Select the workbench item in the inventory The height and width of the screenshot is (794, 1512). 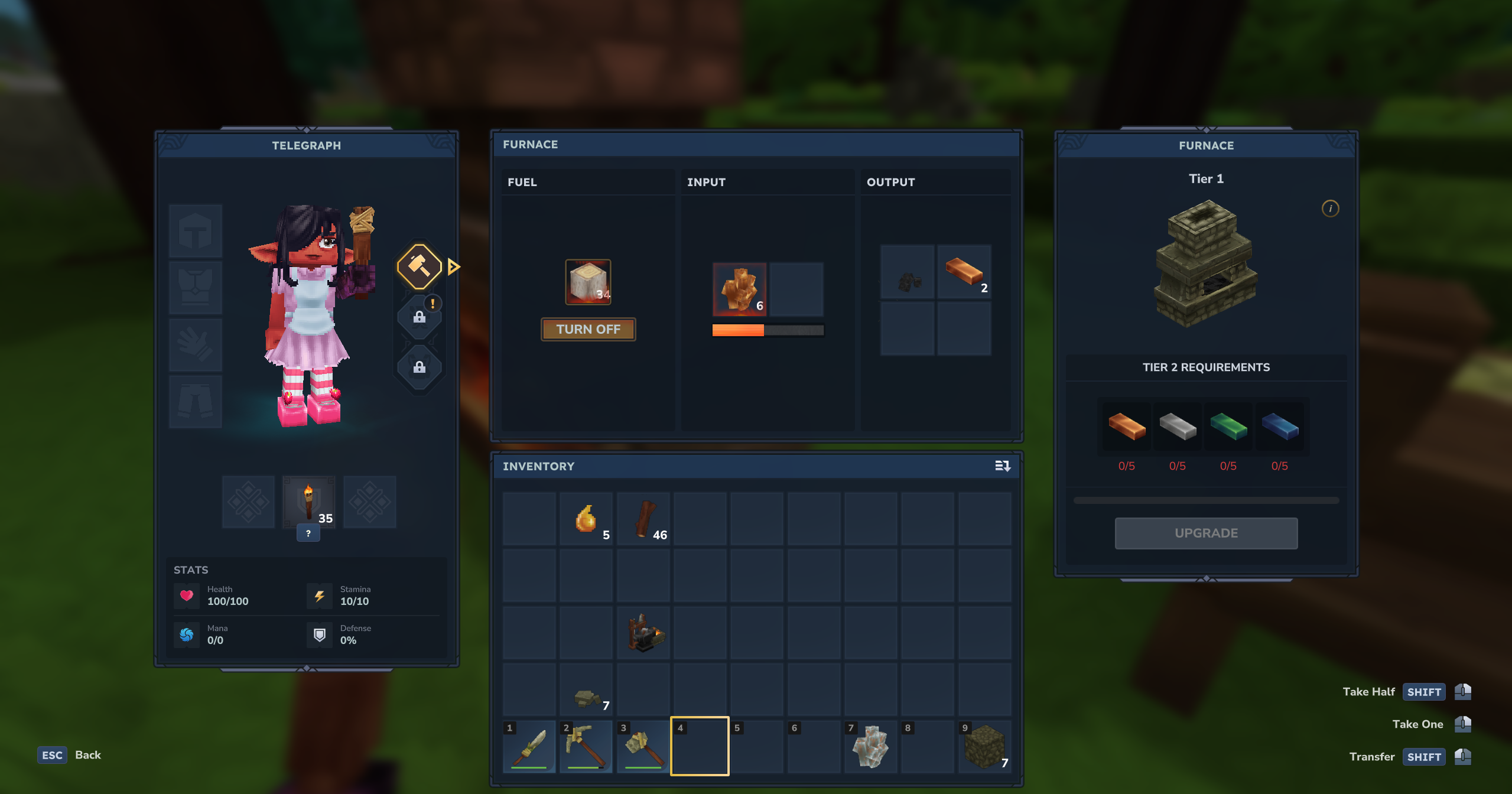tap(643, 633)
